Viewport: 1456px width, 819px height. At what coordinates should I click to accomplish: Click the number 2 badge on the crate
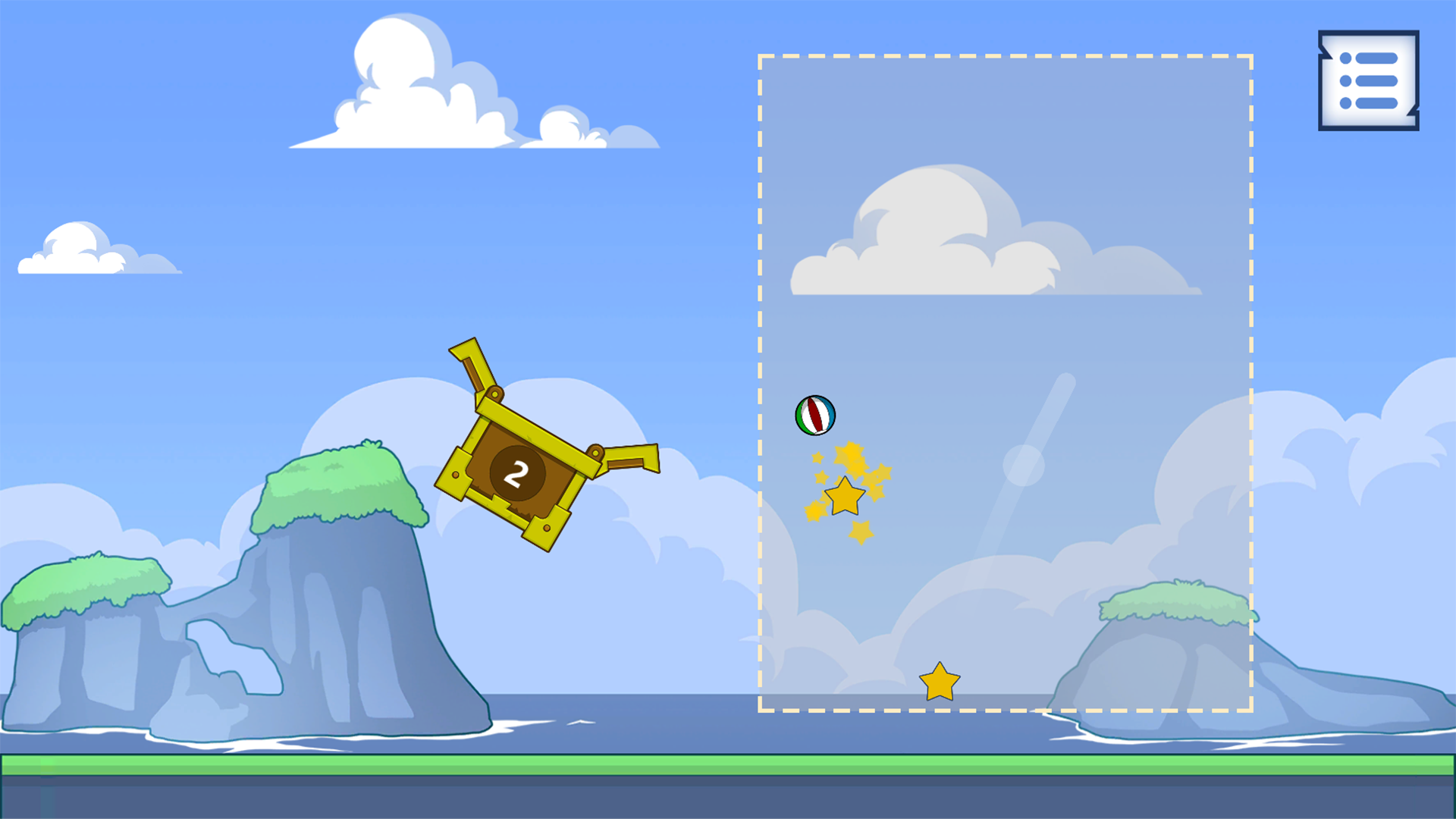click(x=518, y=472)
